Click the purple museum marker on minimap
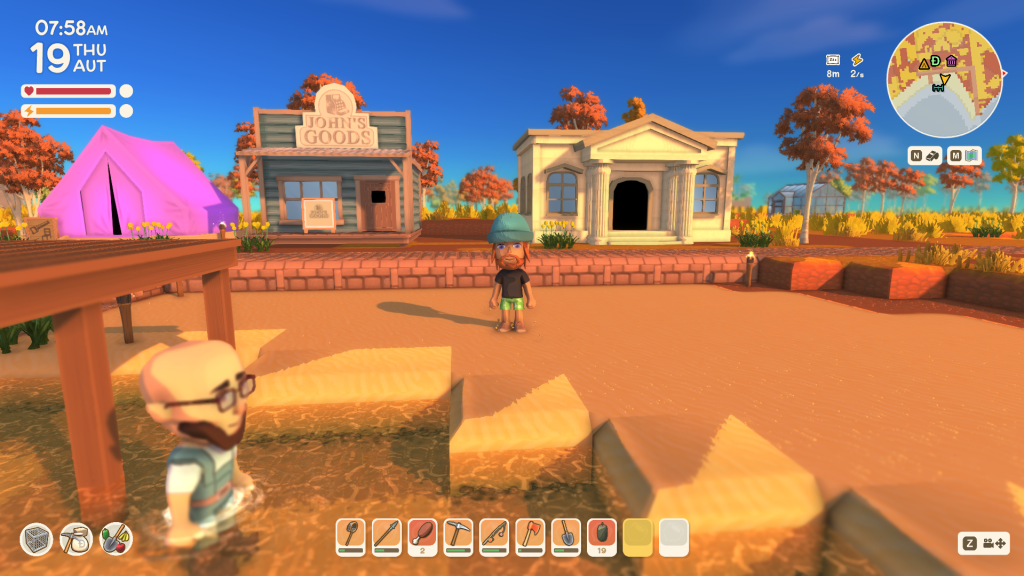Viewport: 1024px width, 576px height. [x=951, y=61]
